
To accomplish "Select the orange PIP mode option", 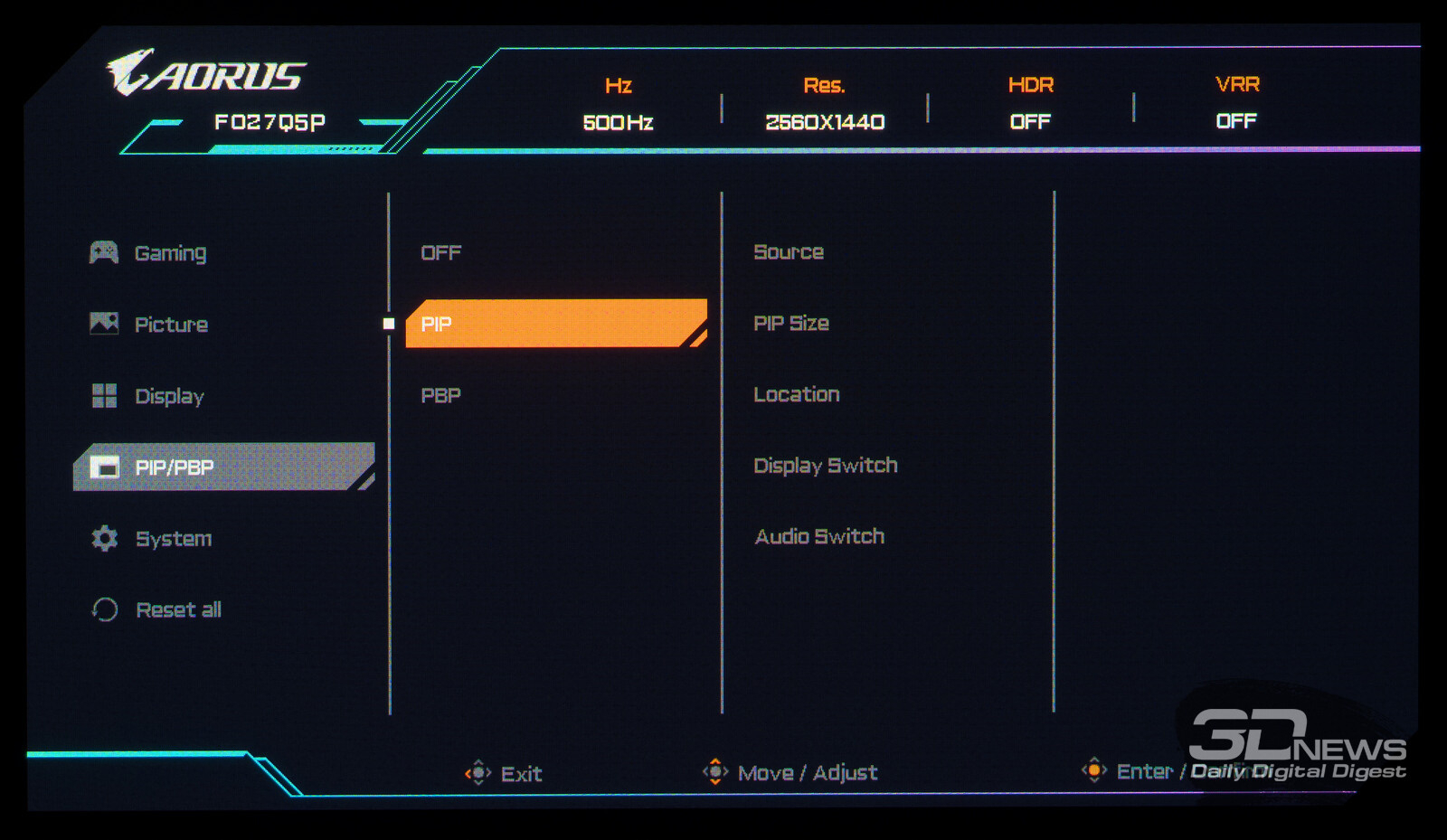I will [x=553, y=324].
